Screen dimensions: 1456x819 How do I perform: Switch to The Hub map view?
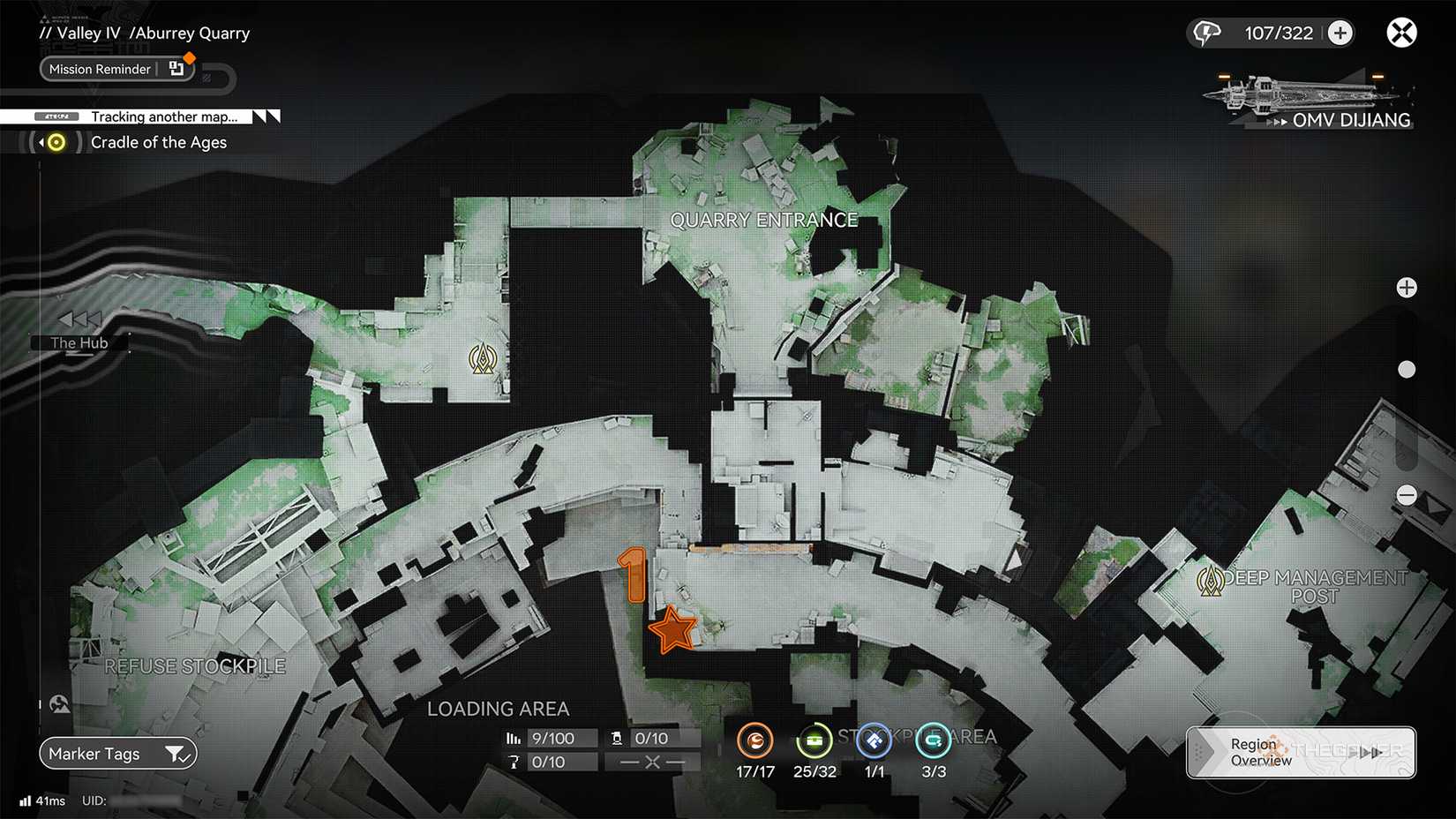79,342
